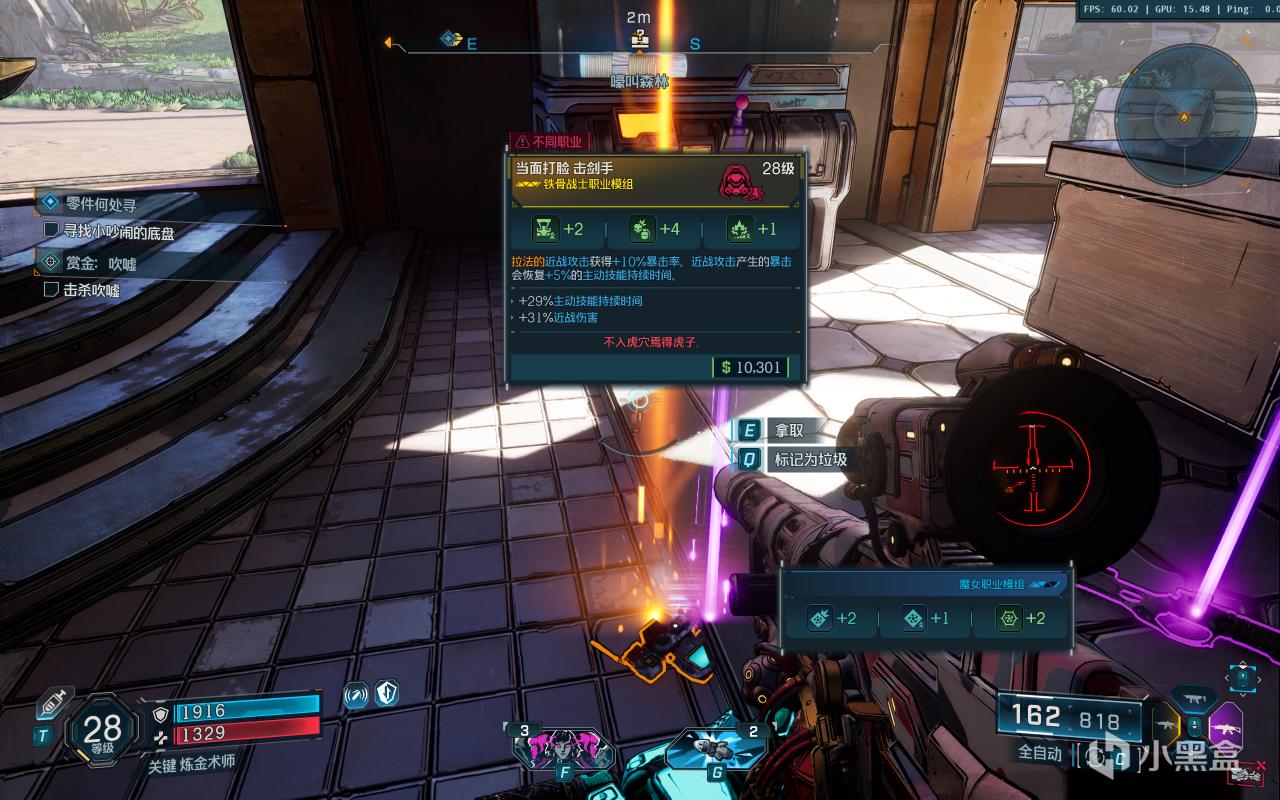Check the 寻找小吵闹的底盘 objective box
Image resolution: width=1280 pixels, height=800 pixels.
(52, 231)
